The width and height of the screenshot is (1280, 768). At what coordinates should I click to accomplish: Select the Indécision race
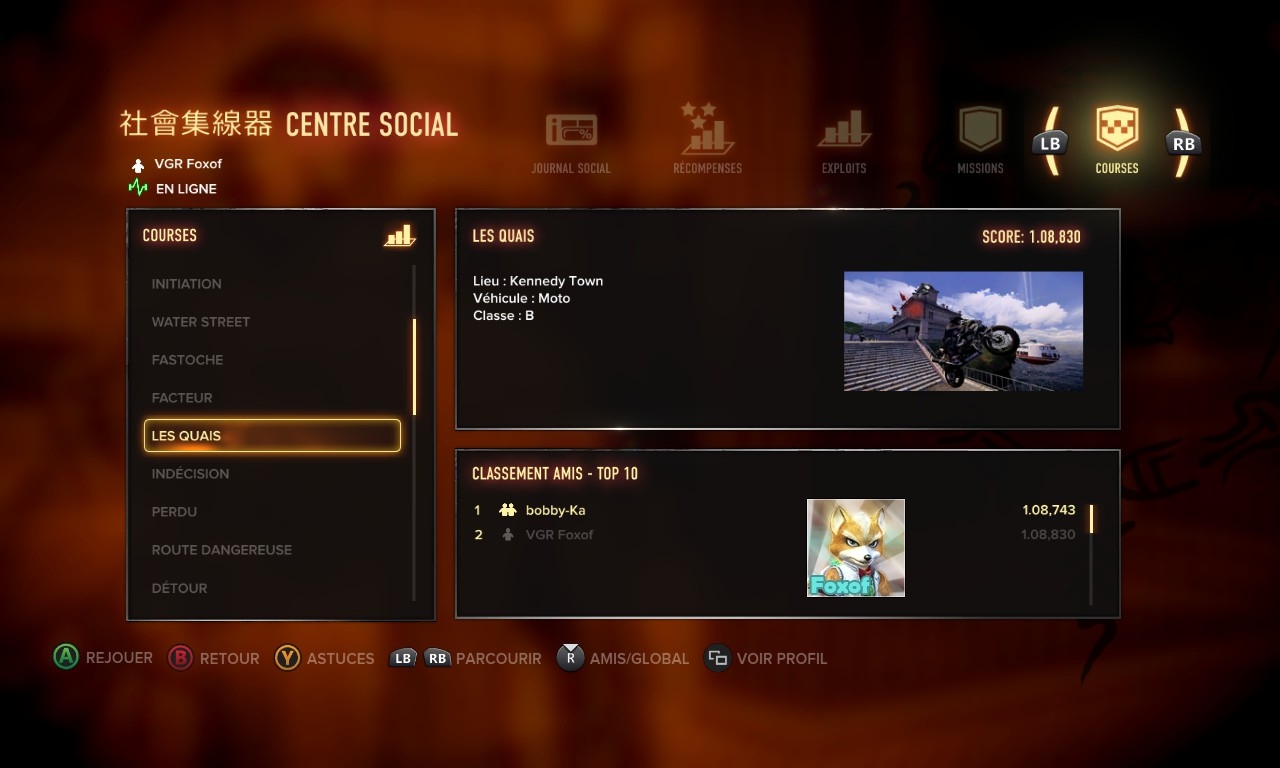point(190,474)
